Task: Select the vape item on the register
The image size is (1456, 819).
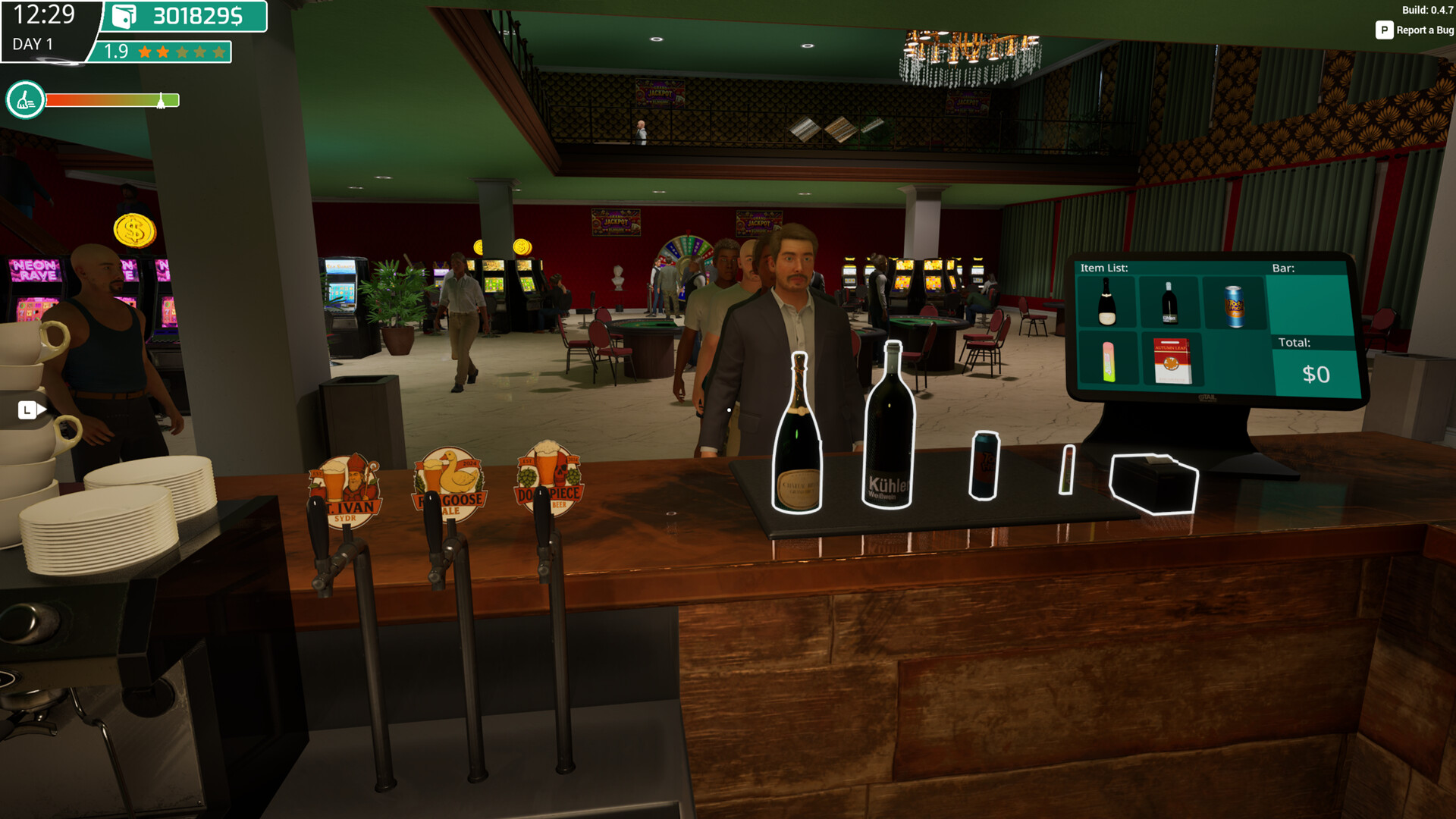Action: [1107, 362]
